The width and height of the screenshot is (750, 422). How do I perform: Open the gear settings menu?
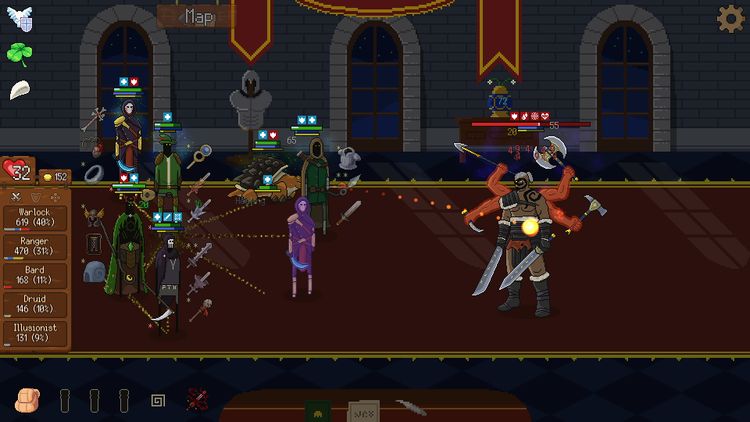pyautogui.click(x=731, y=18)
